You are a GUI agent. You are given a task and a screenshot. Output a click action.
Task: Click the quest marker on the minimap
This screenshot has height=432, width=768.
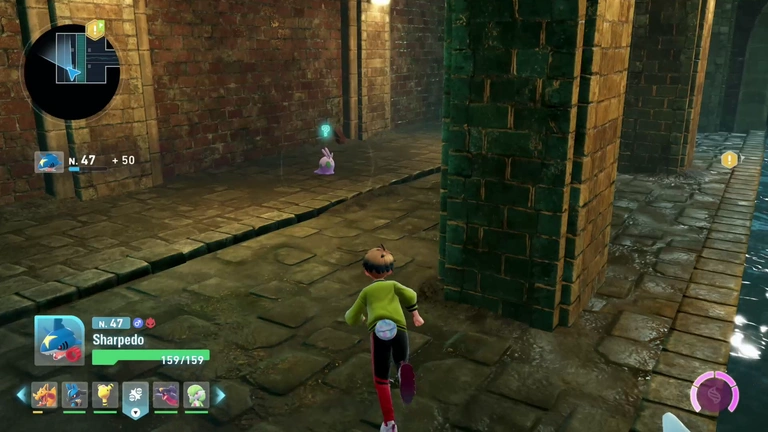95,30
